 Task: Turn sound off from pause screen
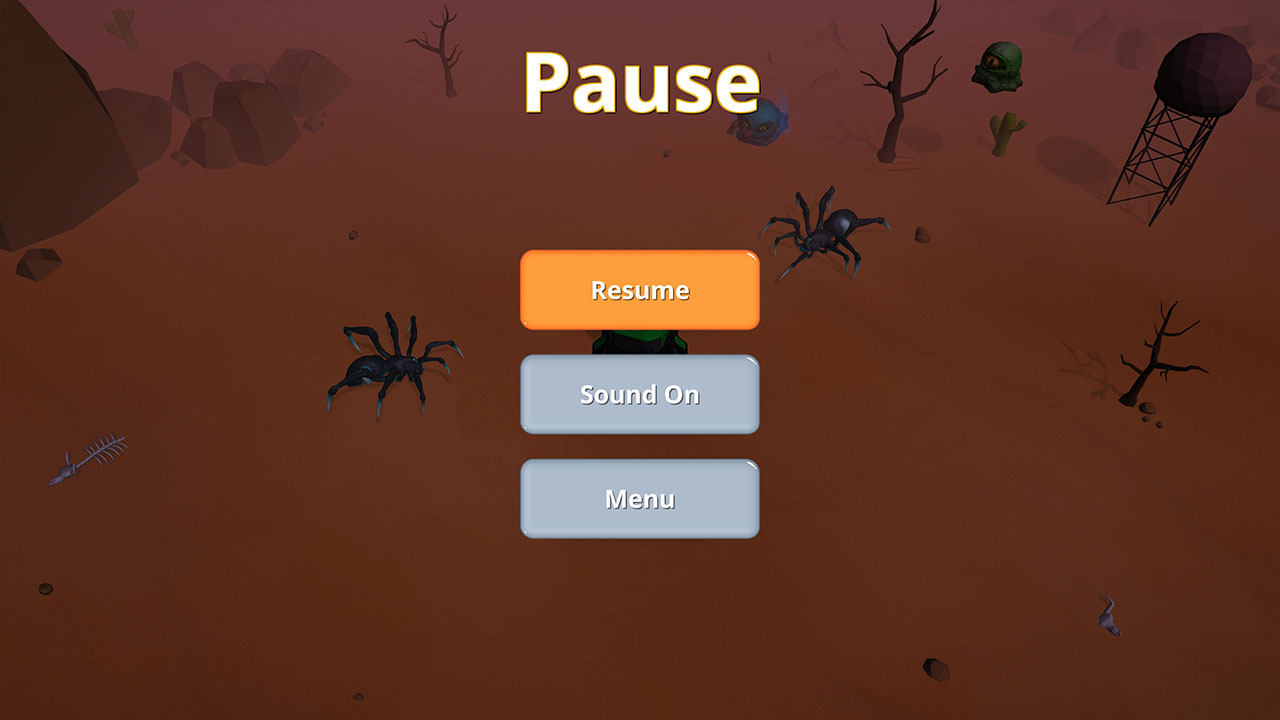pos(639,394)
